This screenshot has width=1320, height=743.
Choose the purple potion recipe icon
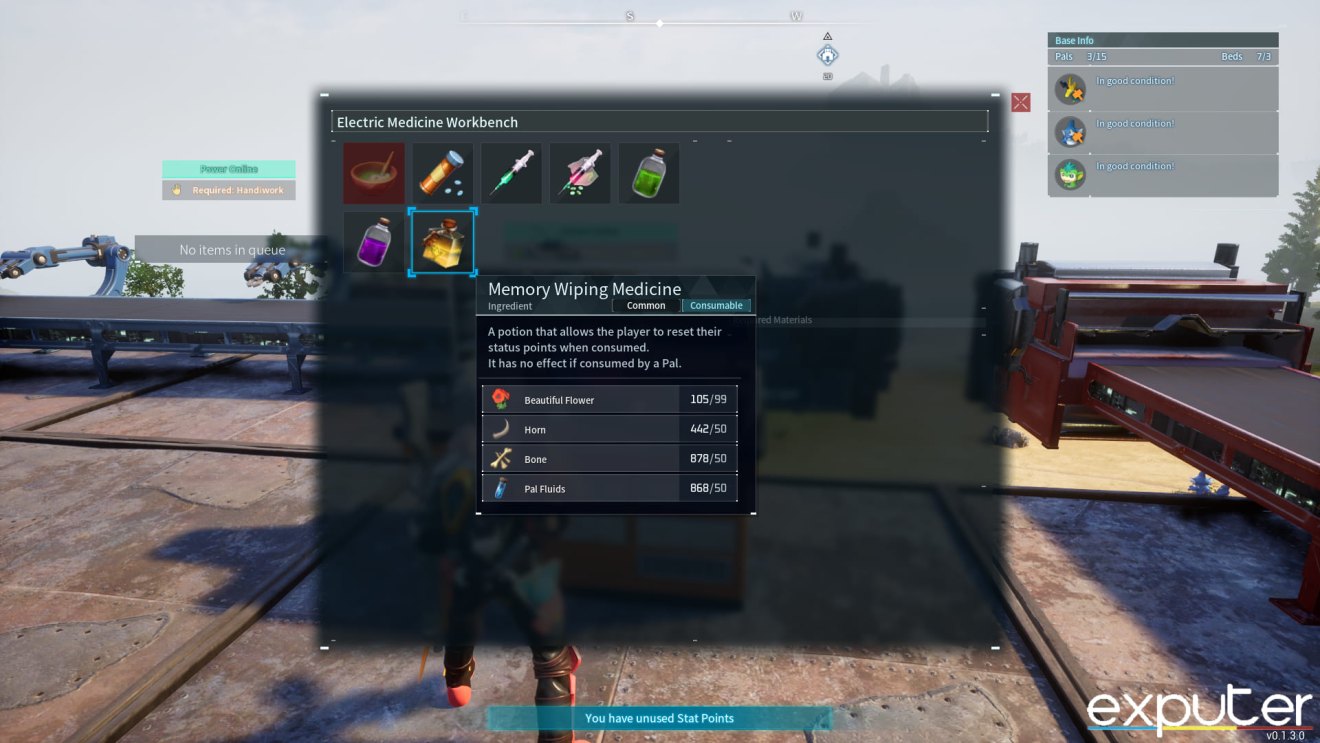point(373,240)
